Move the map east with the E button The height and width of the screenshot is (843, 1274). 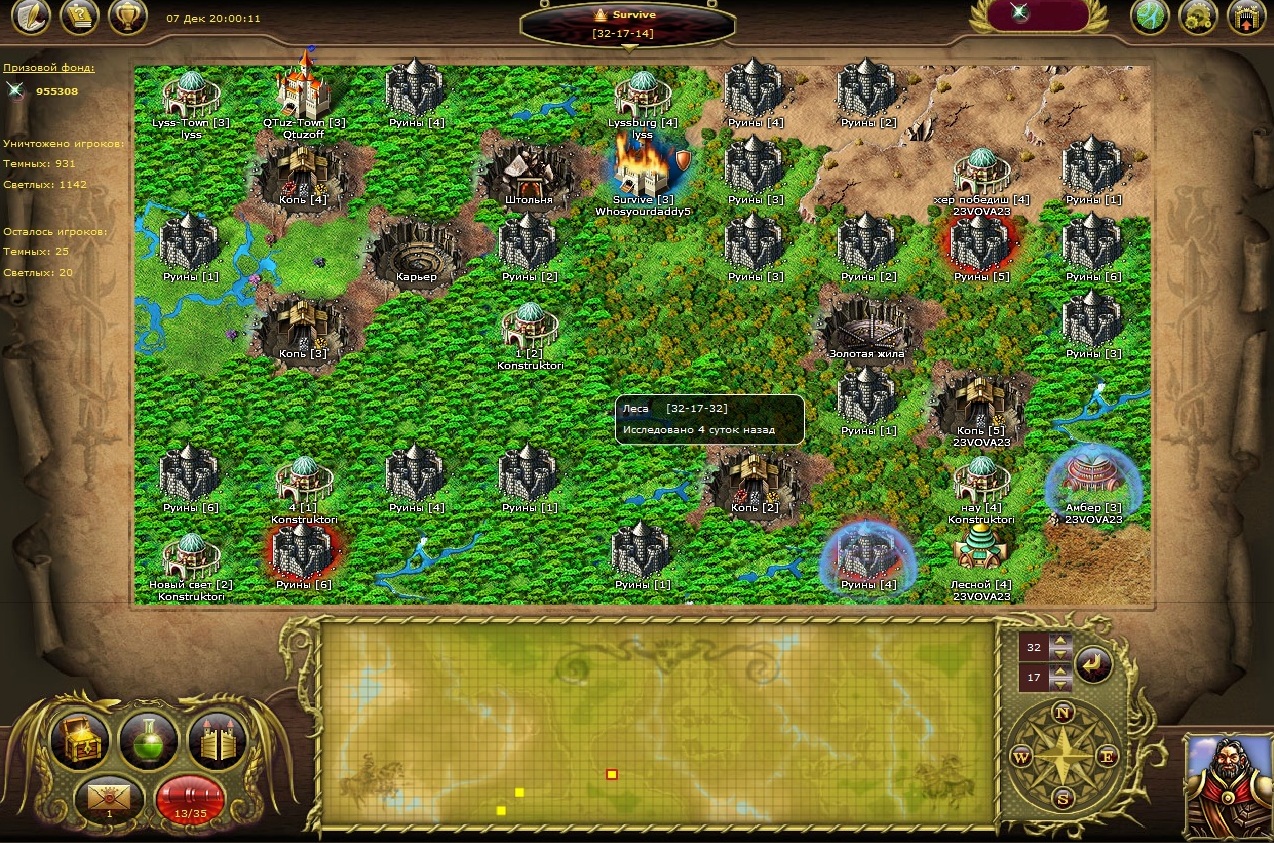[1107, 756]
